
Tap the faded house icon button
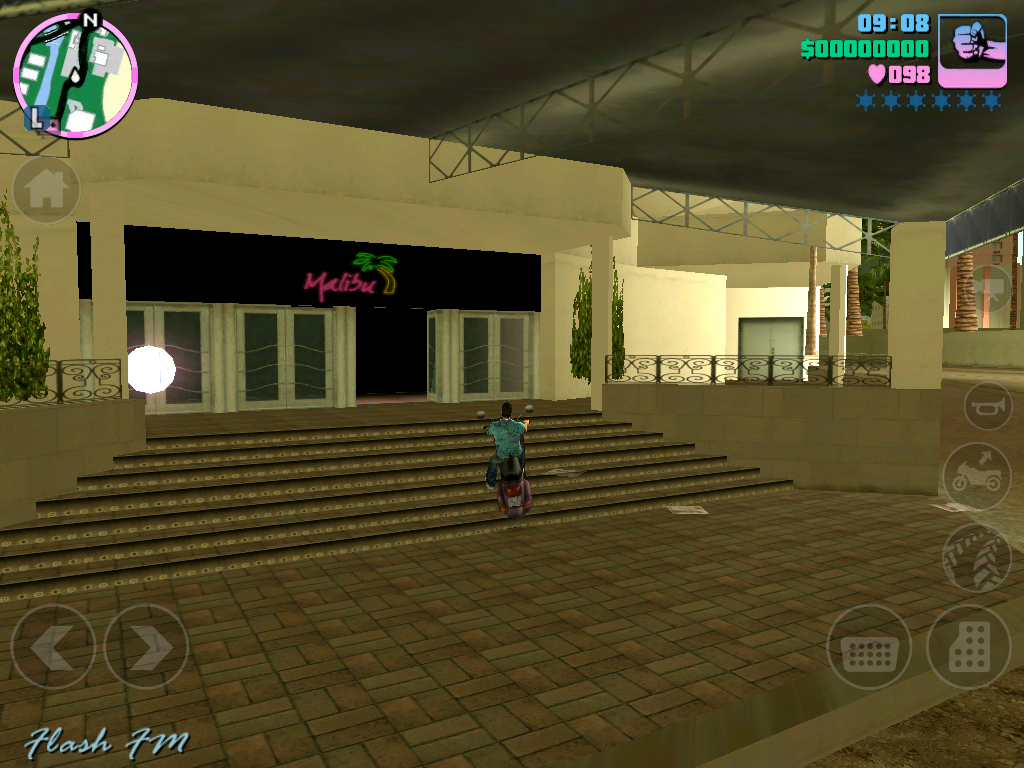coord(46,190)
